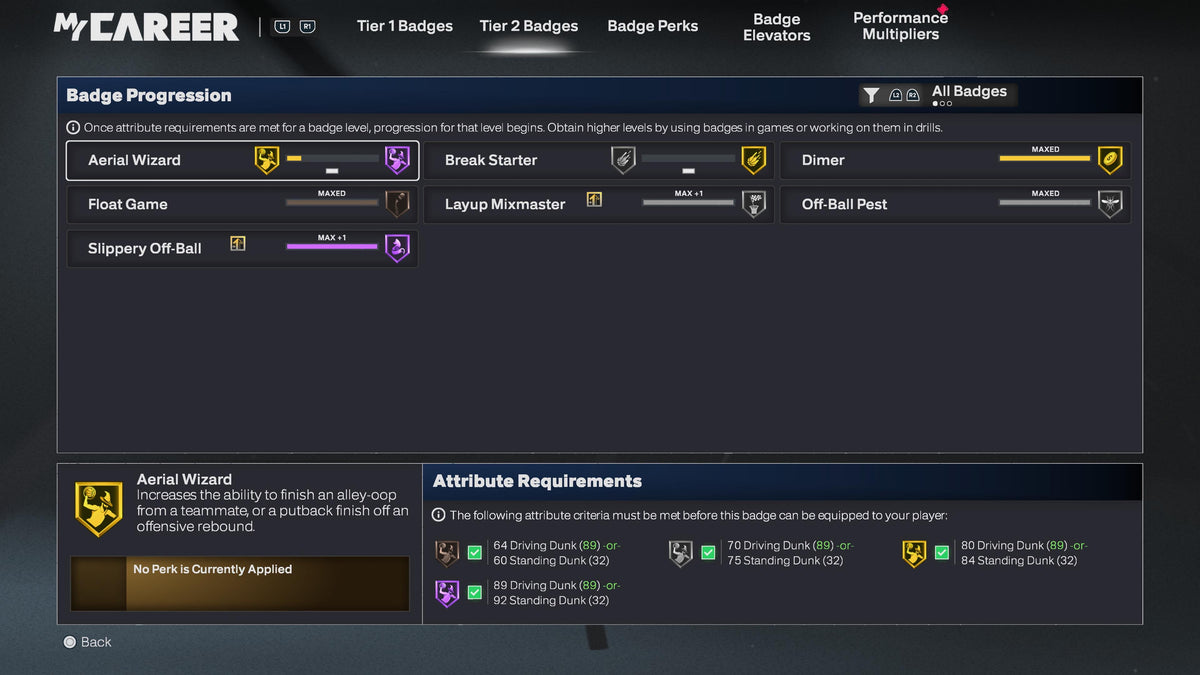Click the No Perk is Currently Applied slot
The image size is (1200, 675).
pyautogui.click(x=240, y=583)
